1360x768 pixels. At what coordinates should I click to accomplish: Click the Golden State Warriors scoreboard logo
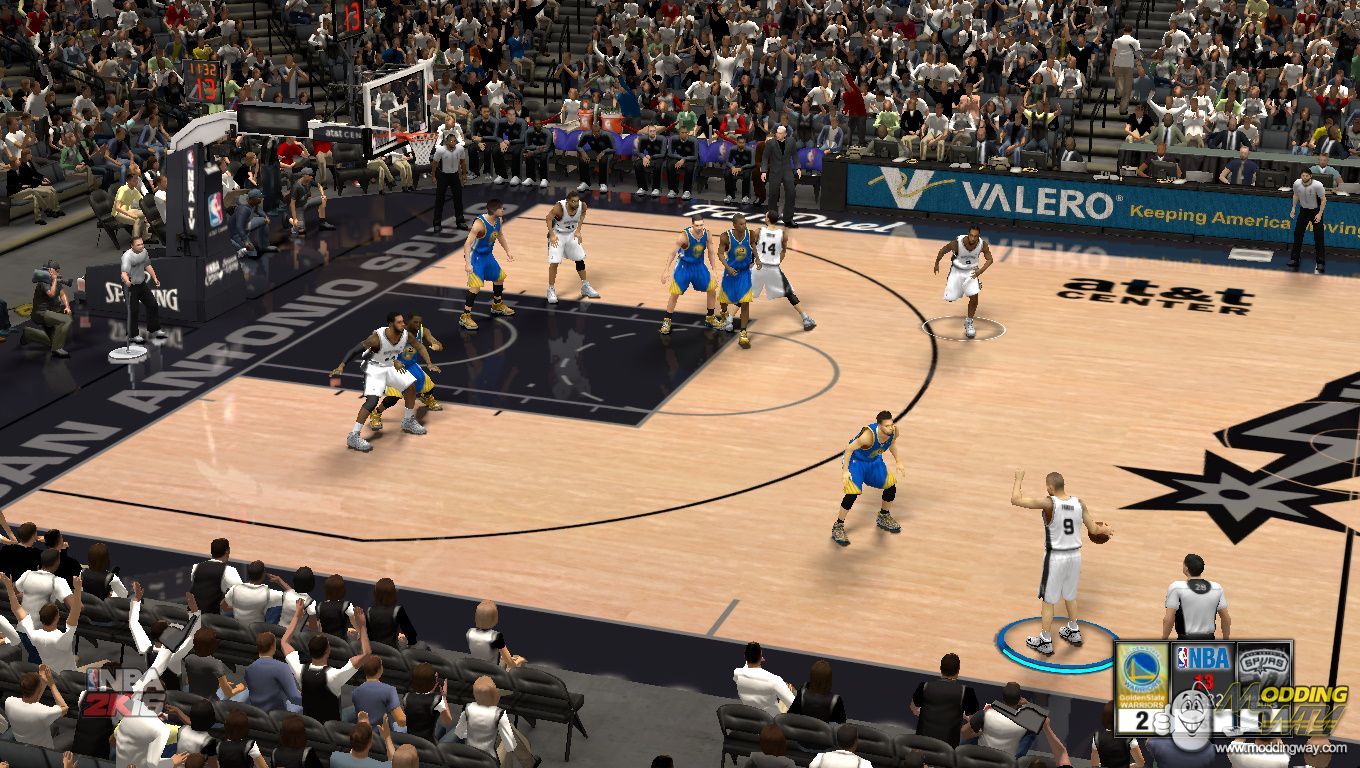(1142, 672)
